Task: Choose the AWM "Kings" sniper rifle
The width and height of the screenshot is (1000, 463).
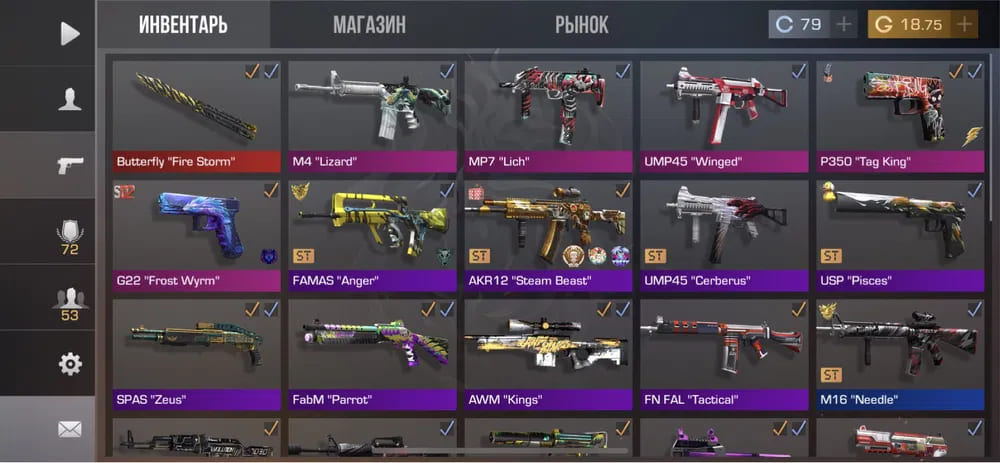Action: (x=548, y=353)
